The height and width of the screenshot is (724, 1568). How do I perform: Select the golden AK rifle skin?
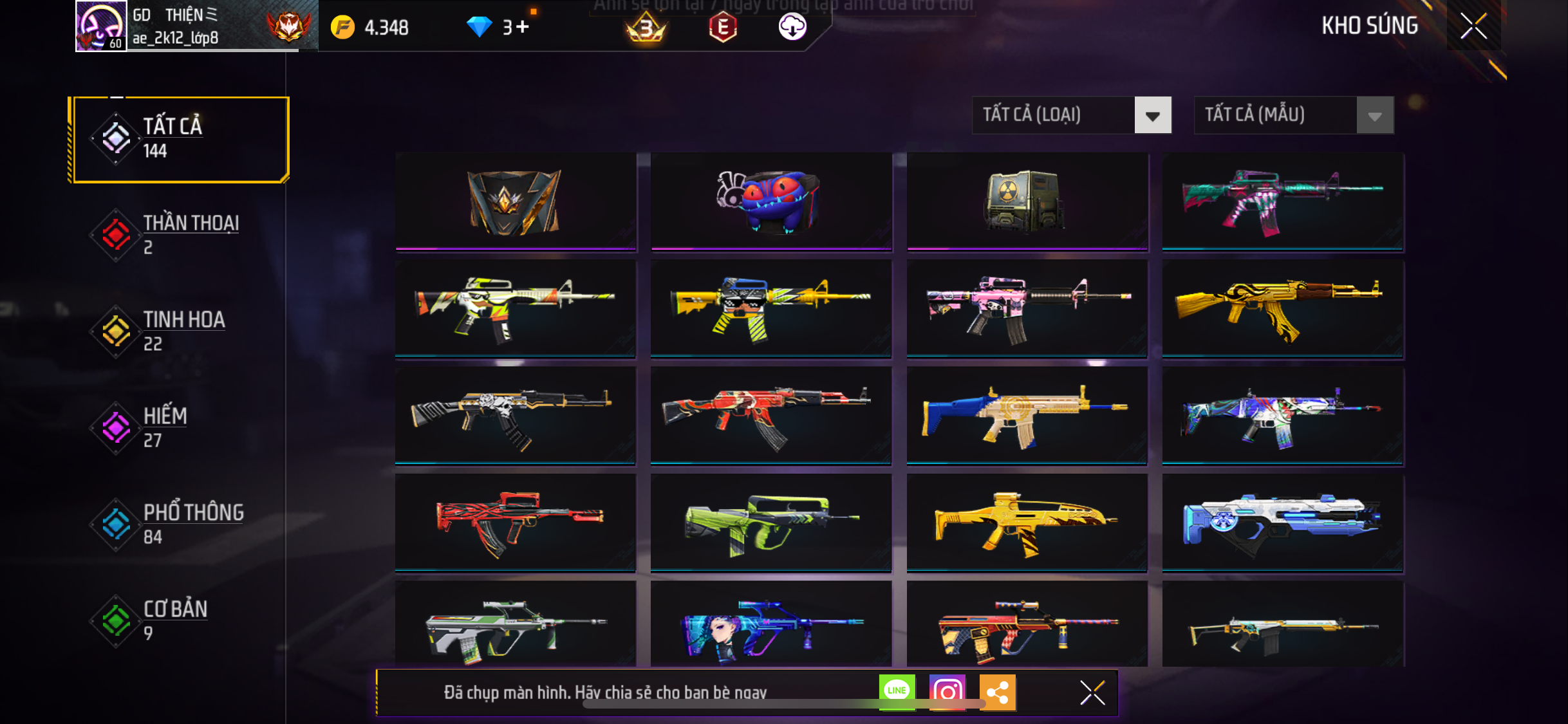(1282, 308)
